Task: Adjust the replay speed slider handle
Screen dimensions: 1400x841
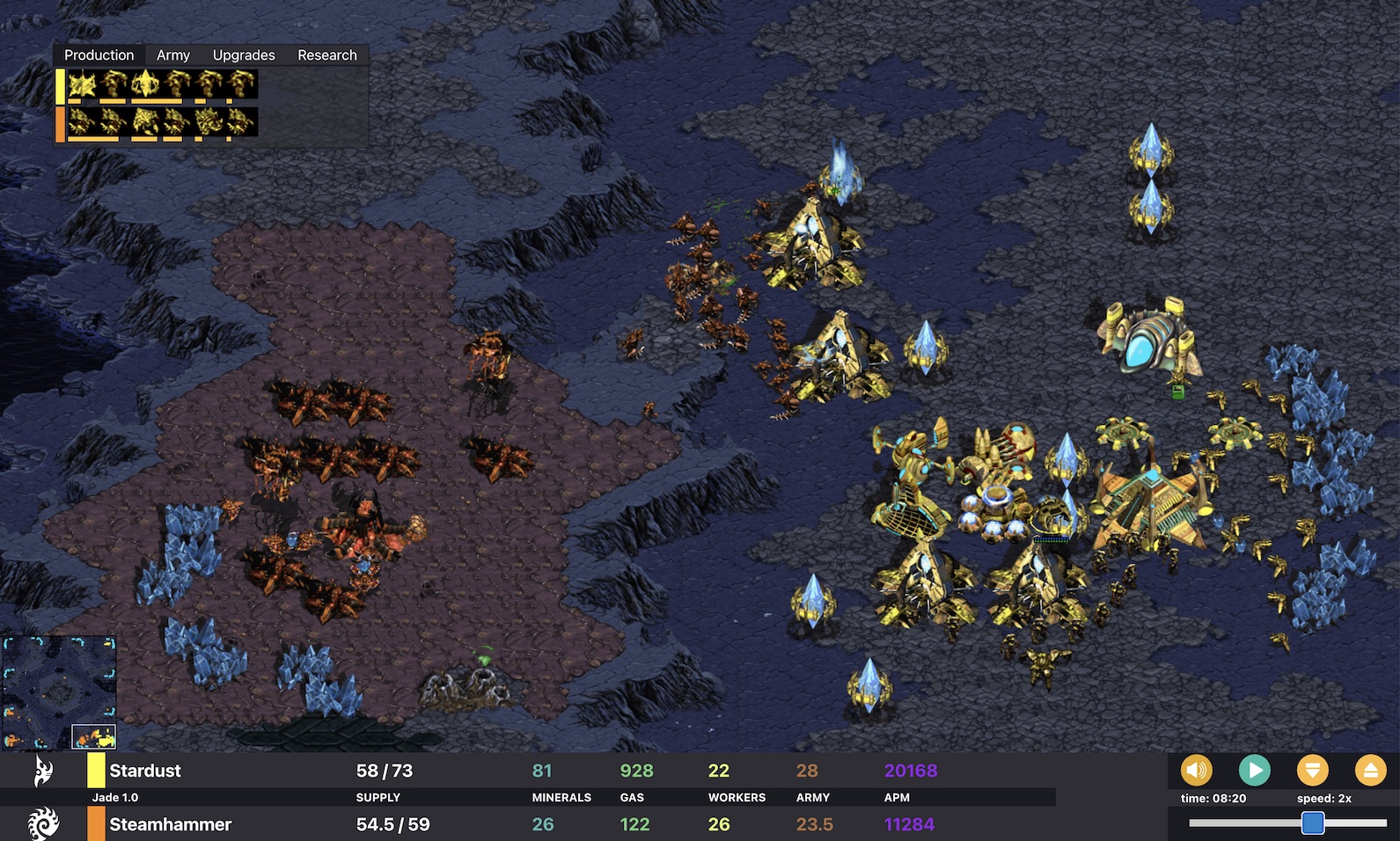Action: (x=1312, y=823)
